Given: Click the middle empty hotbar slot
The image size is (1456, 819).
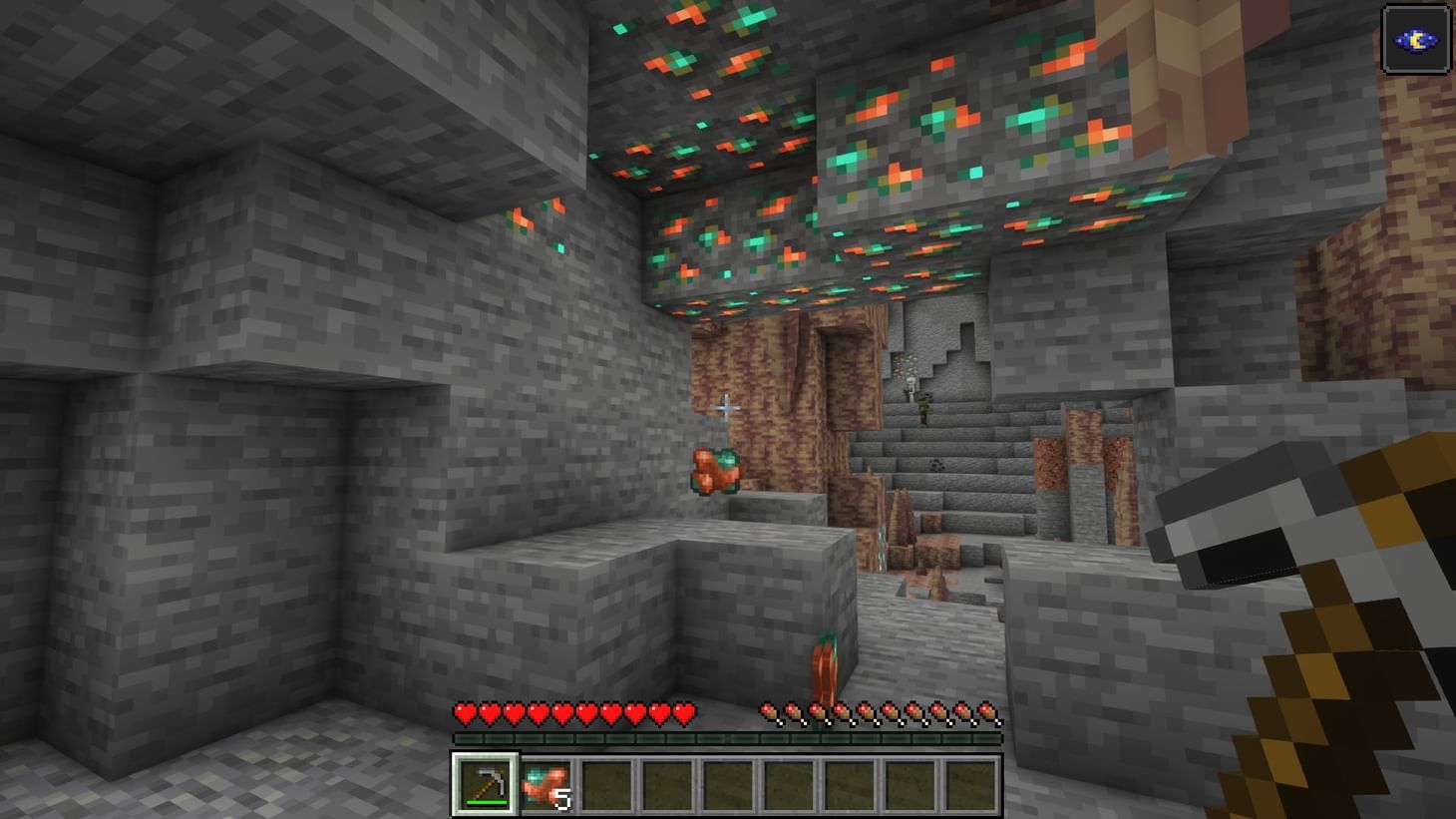Looking at the screenshot, I should point(726,785).
